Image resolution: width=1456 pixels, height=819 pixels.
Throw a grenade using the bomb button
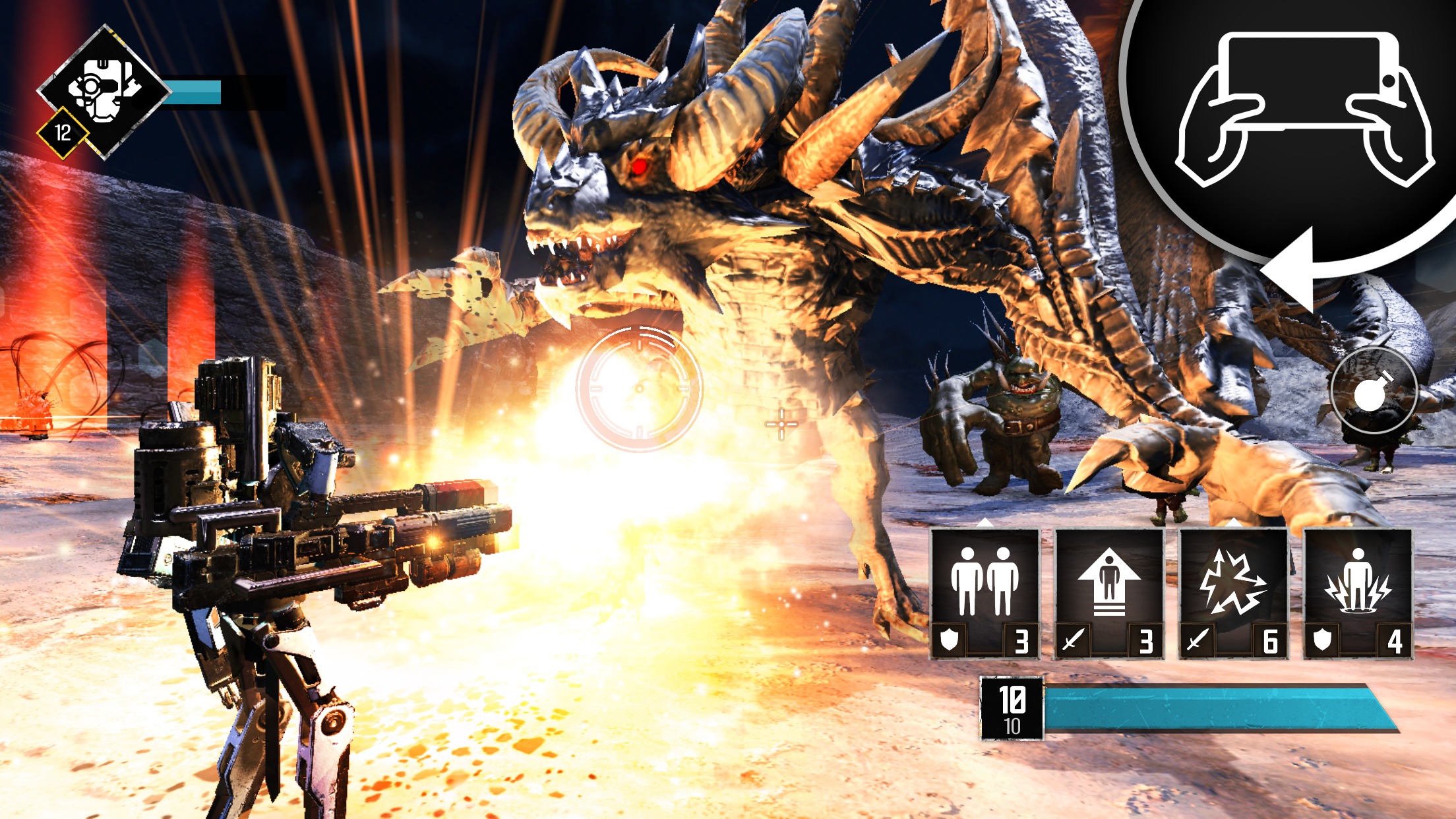coord(1374,392)
